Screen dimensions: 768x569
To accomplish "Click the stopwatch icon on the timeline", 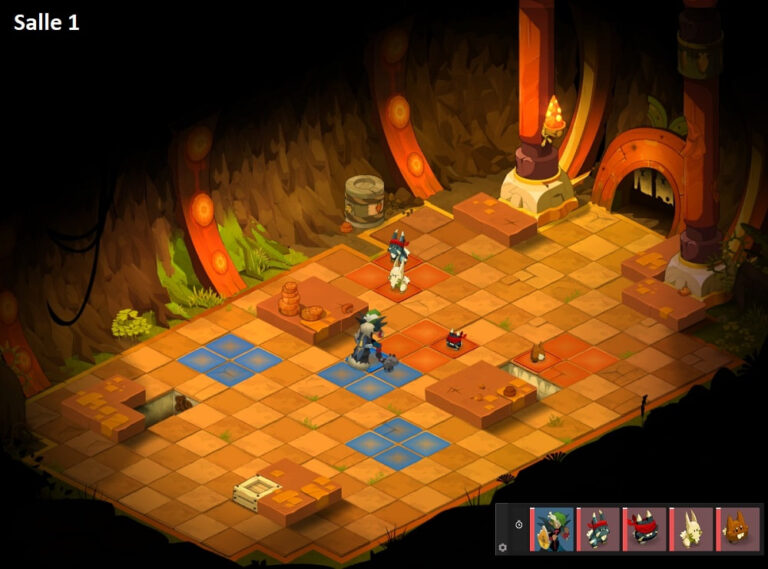I will coord(518,525).
